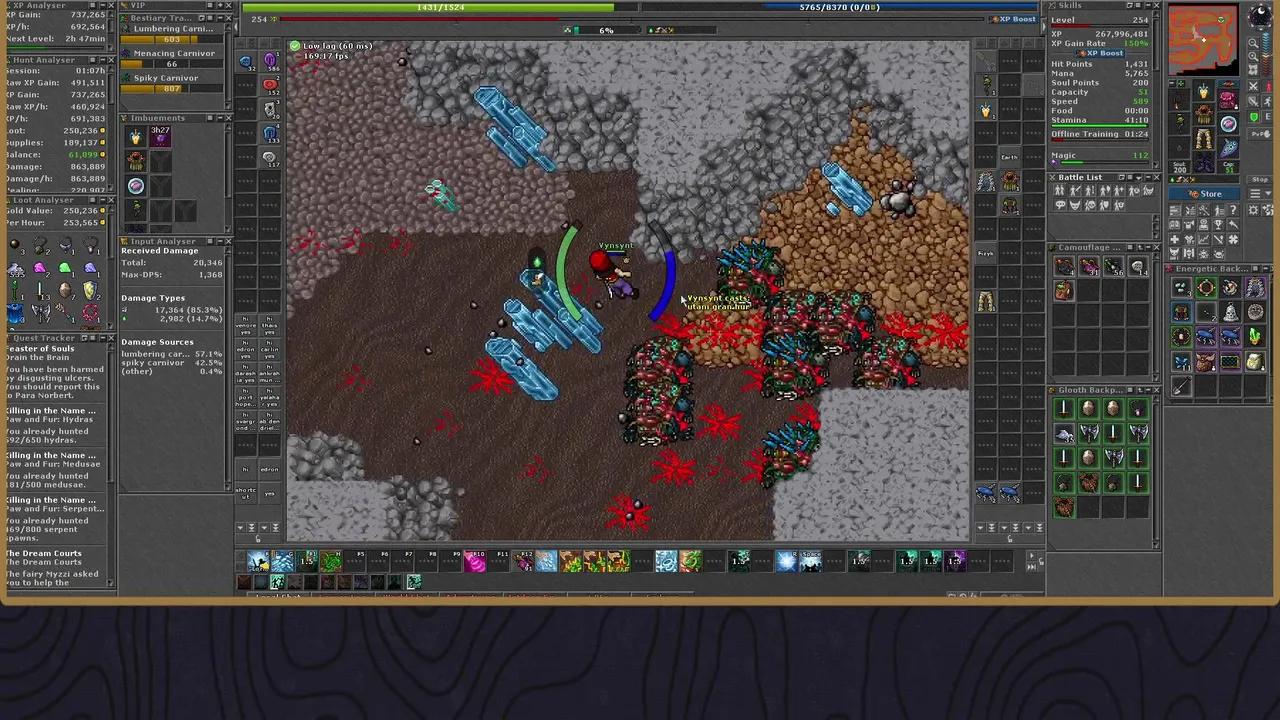
Task: Select the crossed-swords attack mode icon
Action: point(1253,86)
